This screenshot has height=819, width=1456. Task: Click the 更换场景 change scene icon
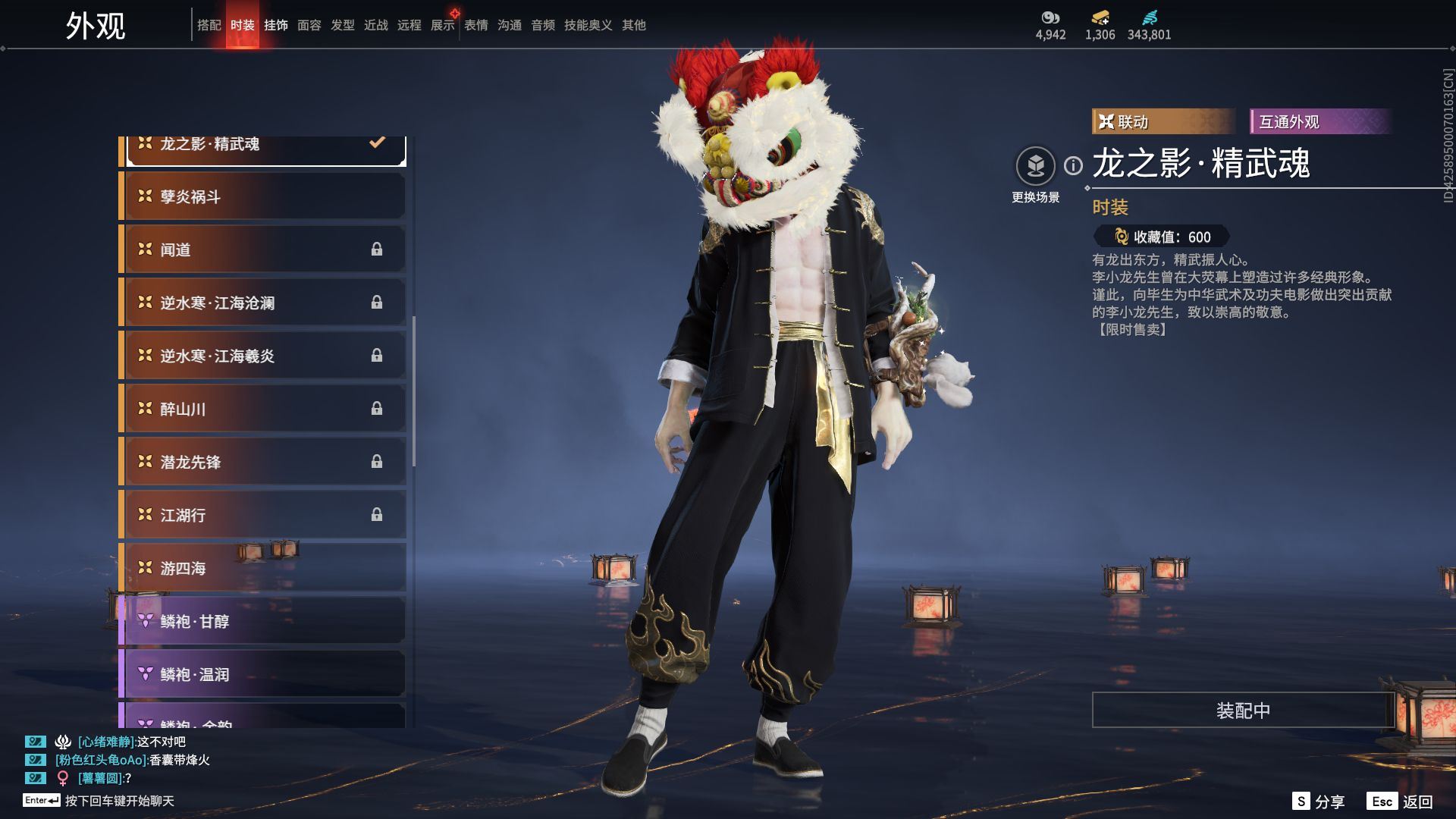pyautogui.click(x=1035, y=166)
